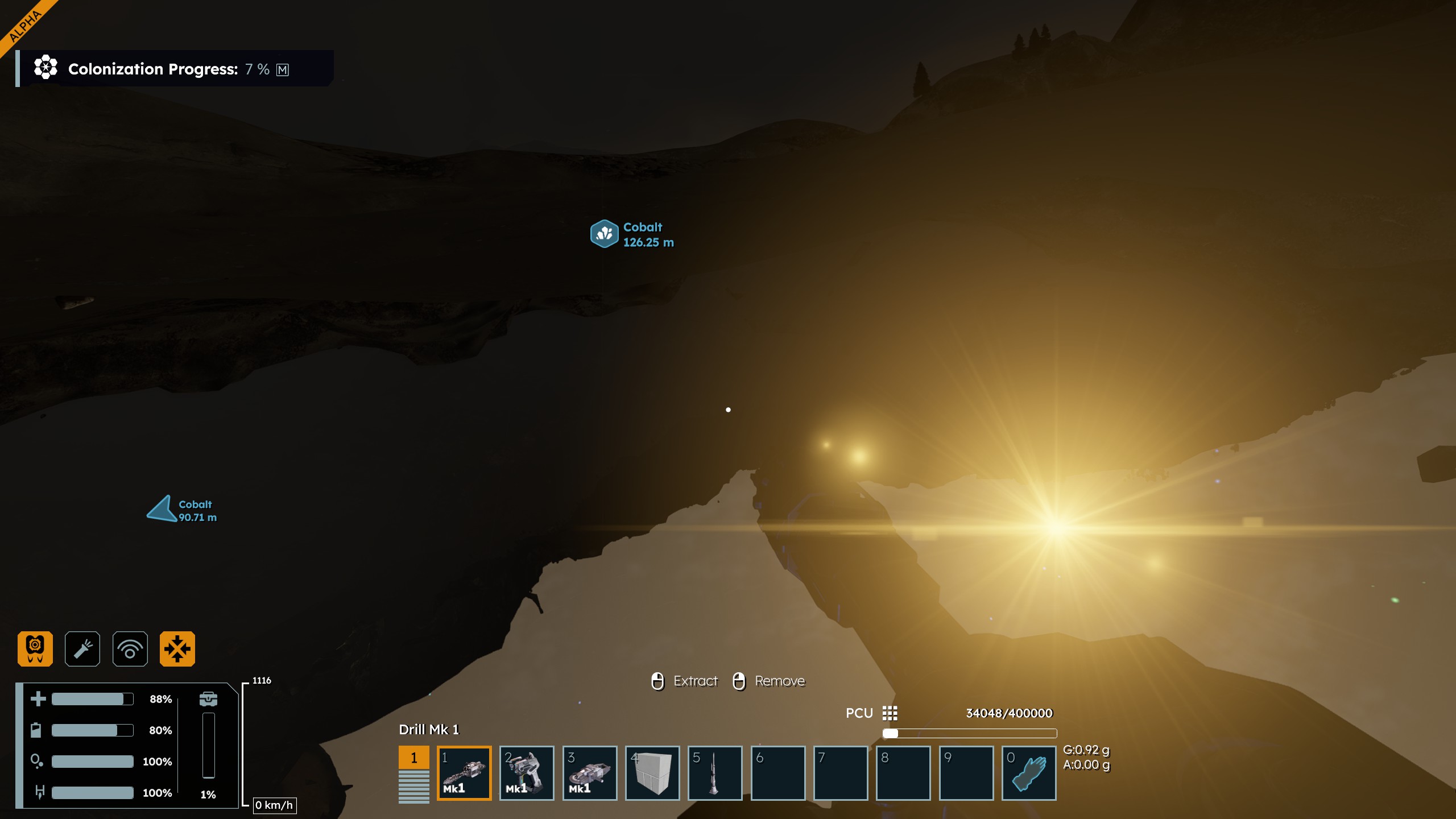Select the white armor block slot
This screenshot has width=1456, height=819.
pos(652,772)
